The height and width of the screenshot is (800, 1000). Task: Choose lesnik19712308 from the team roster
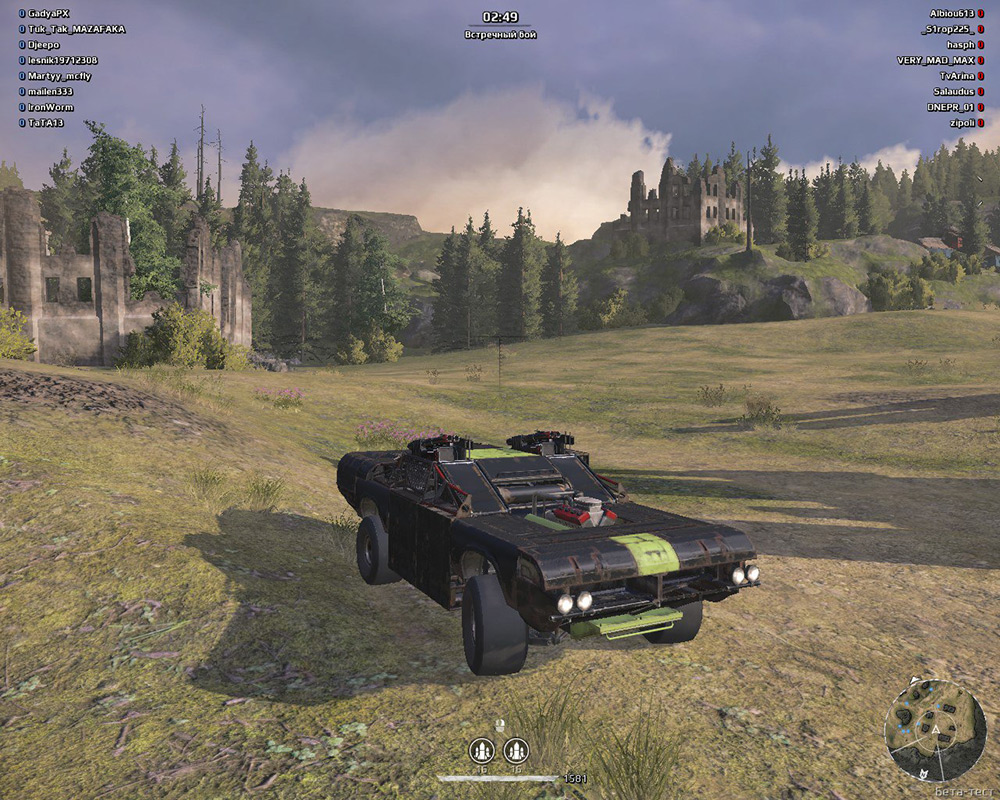(63, 60)
